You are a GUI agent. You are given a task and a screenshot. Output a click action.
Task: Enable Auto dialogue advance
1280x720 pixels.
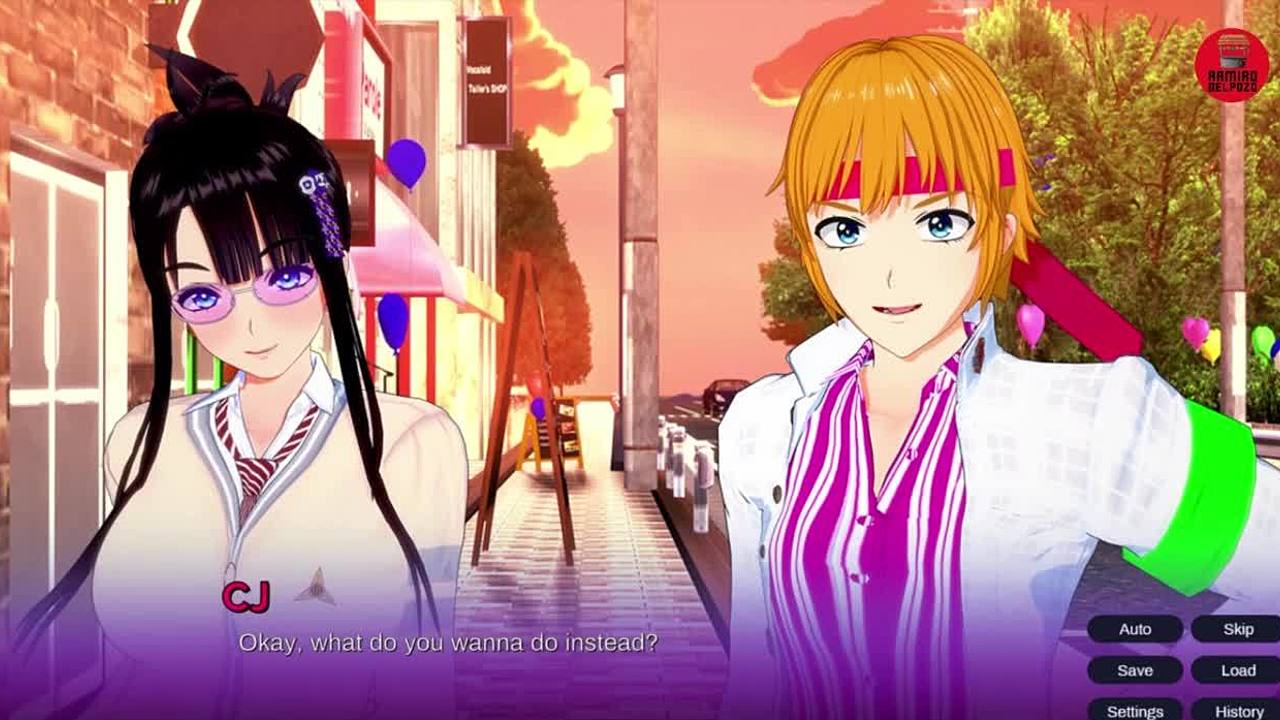1135,629
